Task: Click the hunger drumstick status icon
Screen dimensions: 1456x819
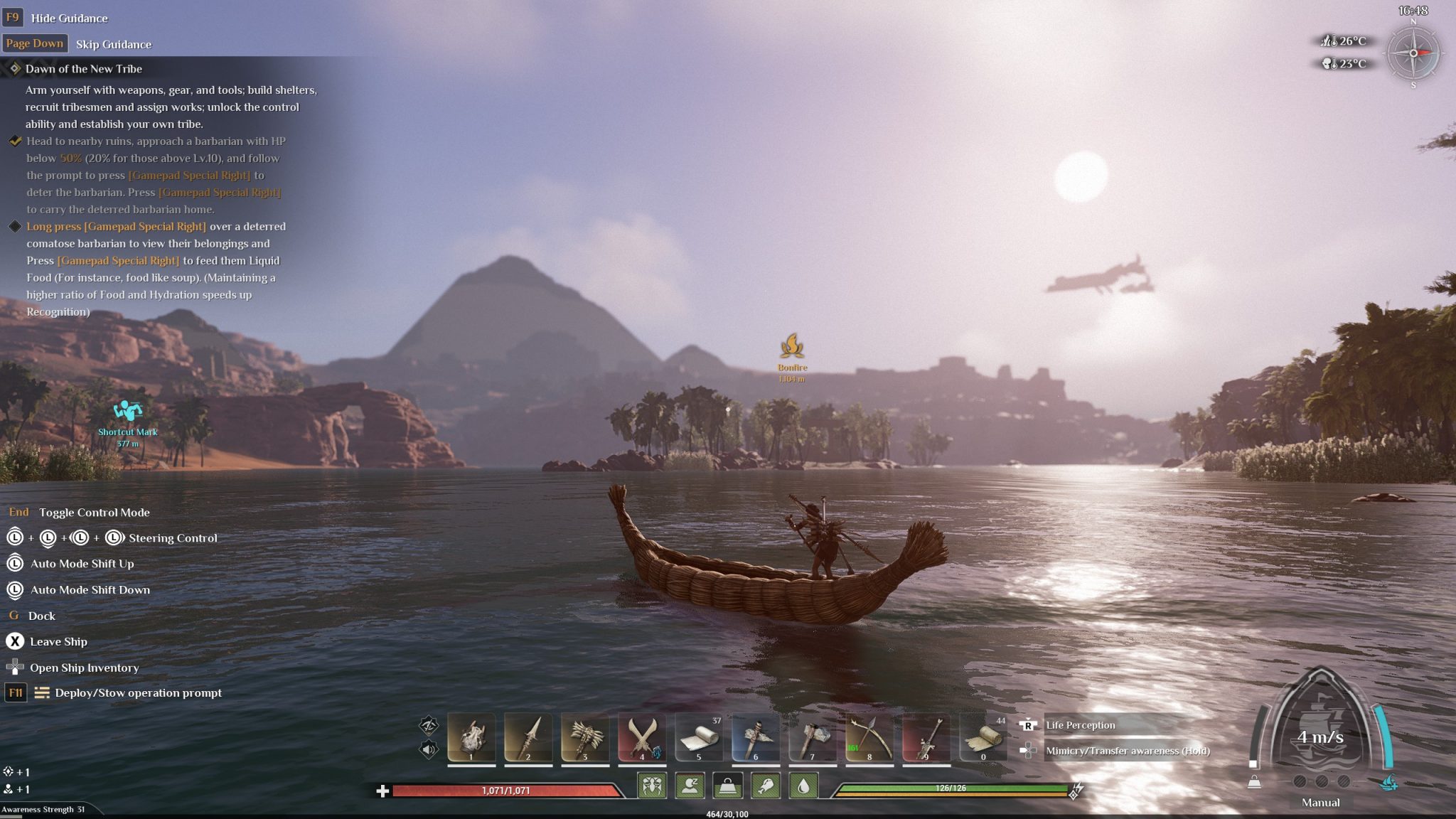Action: [x=766, y=786]
